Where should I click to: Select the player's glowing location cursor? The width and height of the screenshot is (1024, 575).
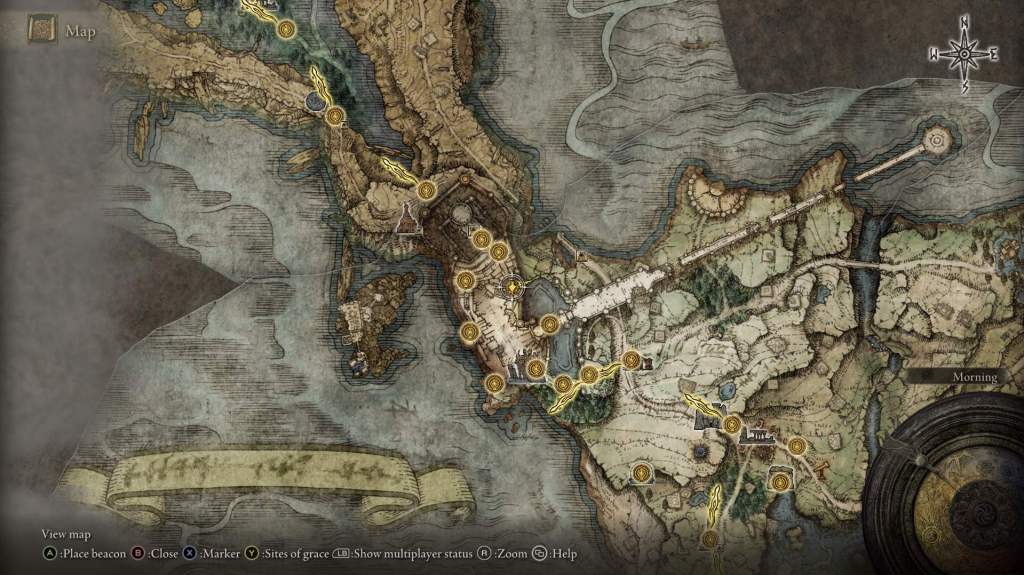pos(512,287)
